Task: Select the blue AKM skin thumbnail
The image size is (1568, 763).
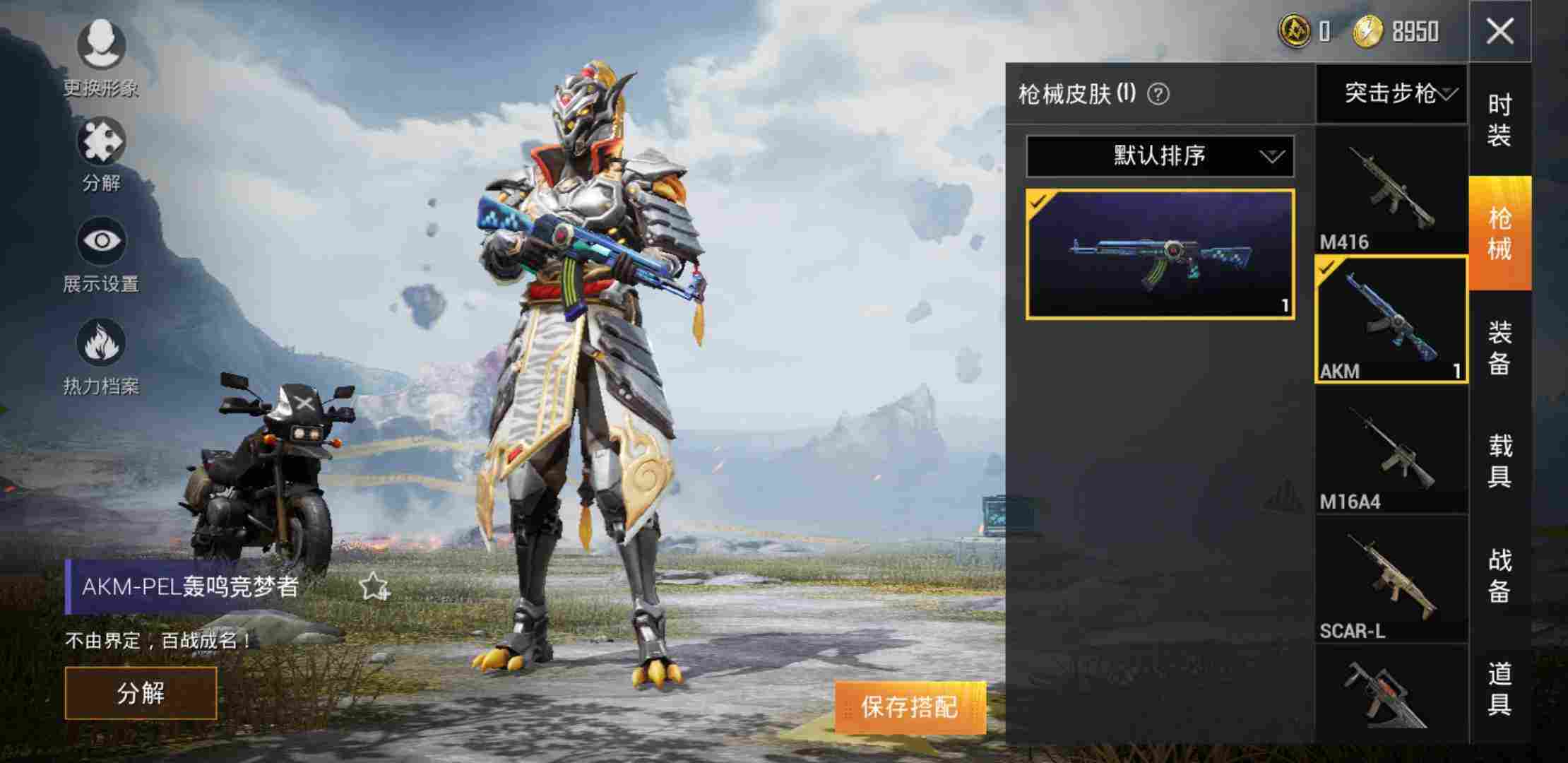Action: 1160,254
